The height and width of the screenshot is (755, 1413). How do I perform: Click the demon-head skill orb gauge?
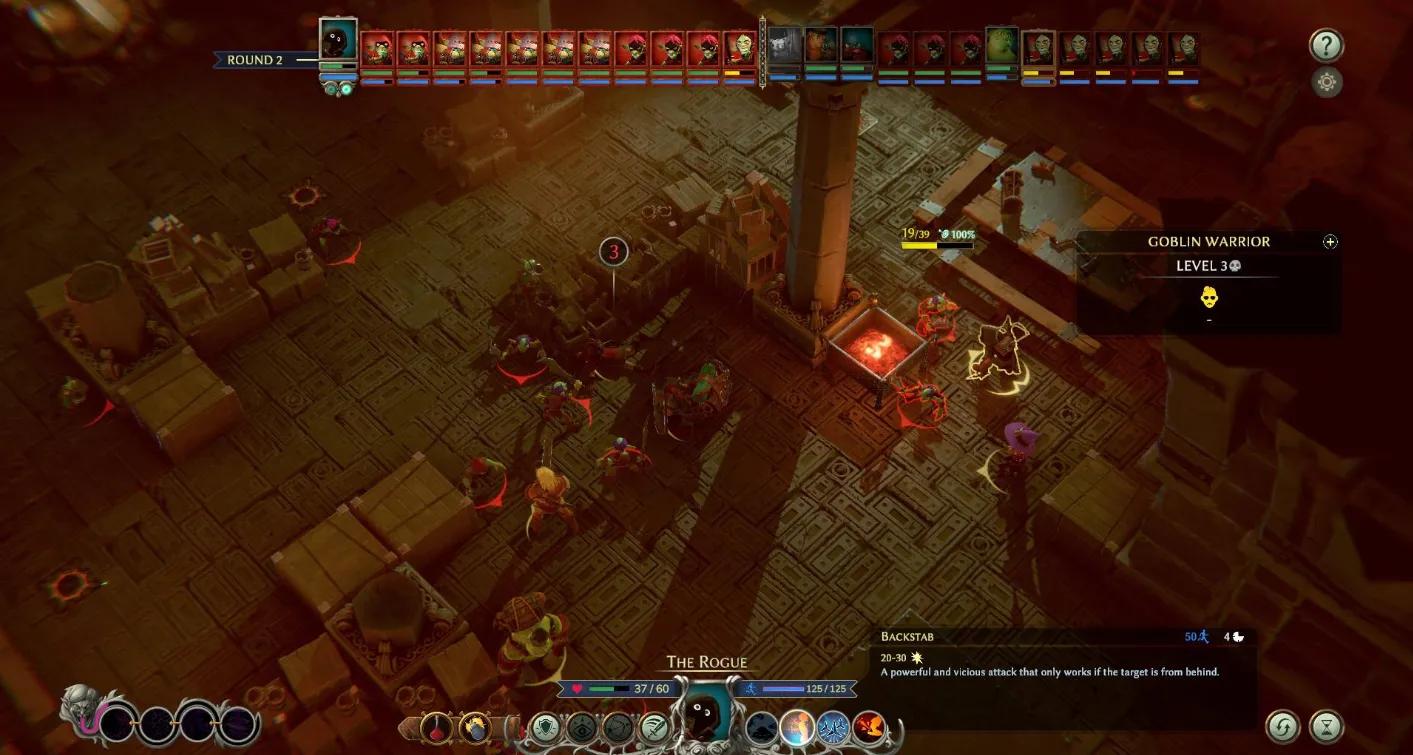coord(85,713)
